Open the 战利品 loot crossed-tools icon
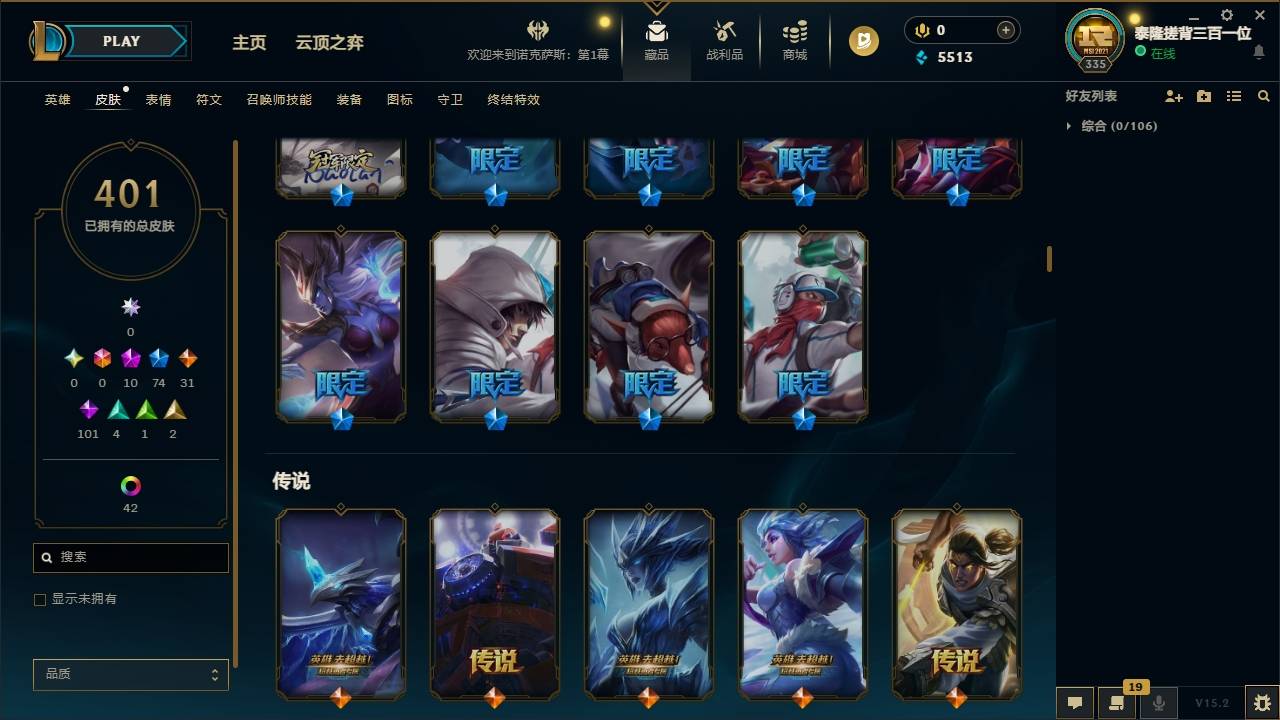The width and height of the screenshot is (1280, 720). click(724, 33)
